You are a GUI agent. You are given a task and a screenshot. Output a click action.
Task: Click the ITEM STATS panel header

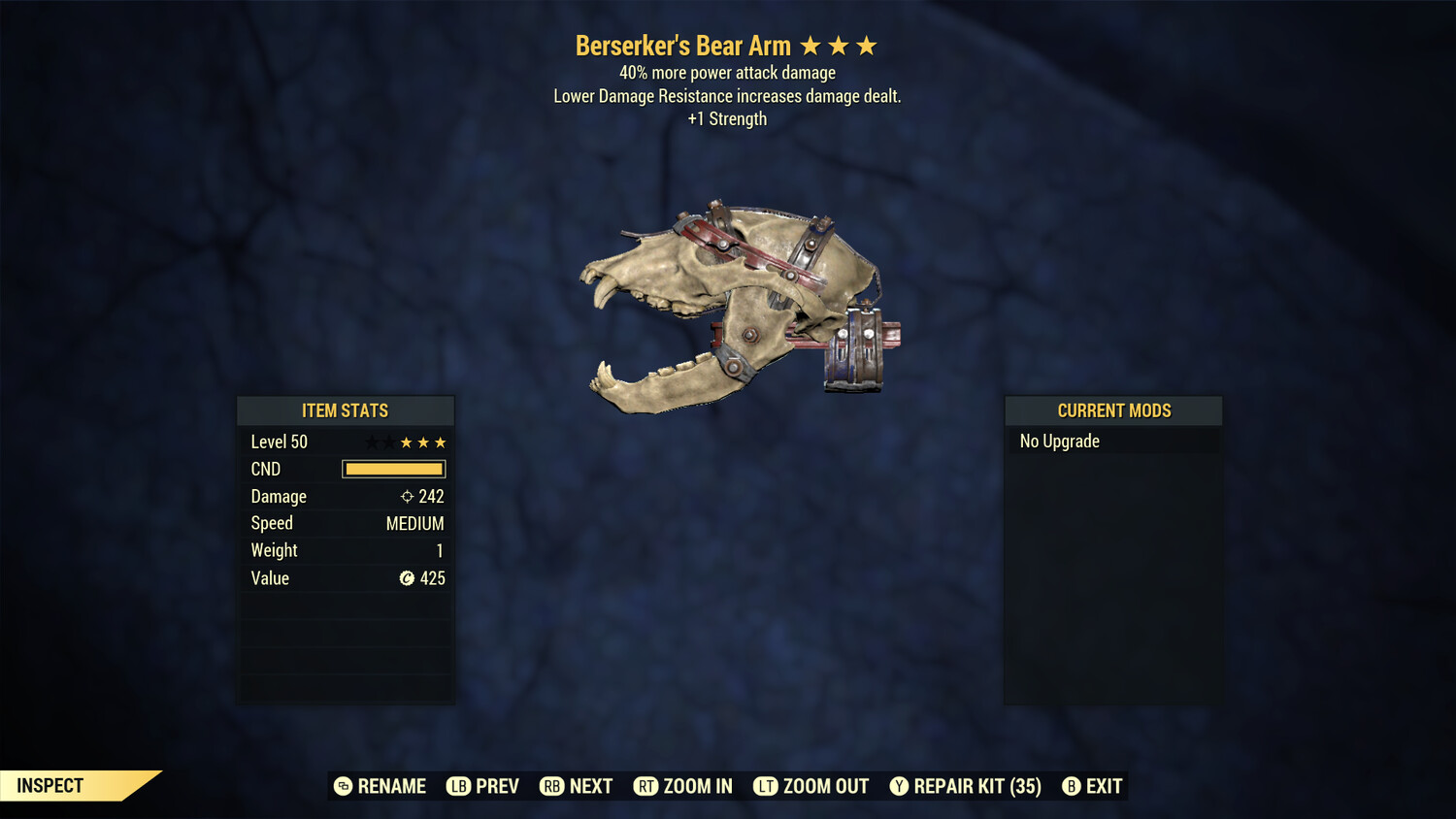345,410
